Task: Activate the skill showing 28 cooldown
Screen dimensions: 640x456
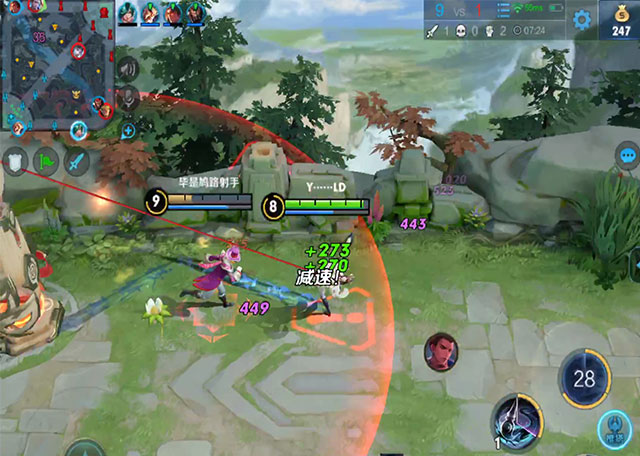Action: (x=583, y=377)
